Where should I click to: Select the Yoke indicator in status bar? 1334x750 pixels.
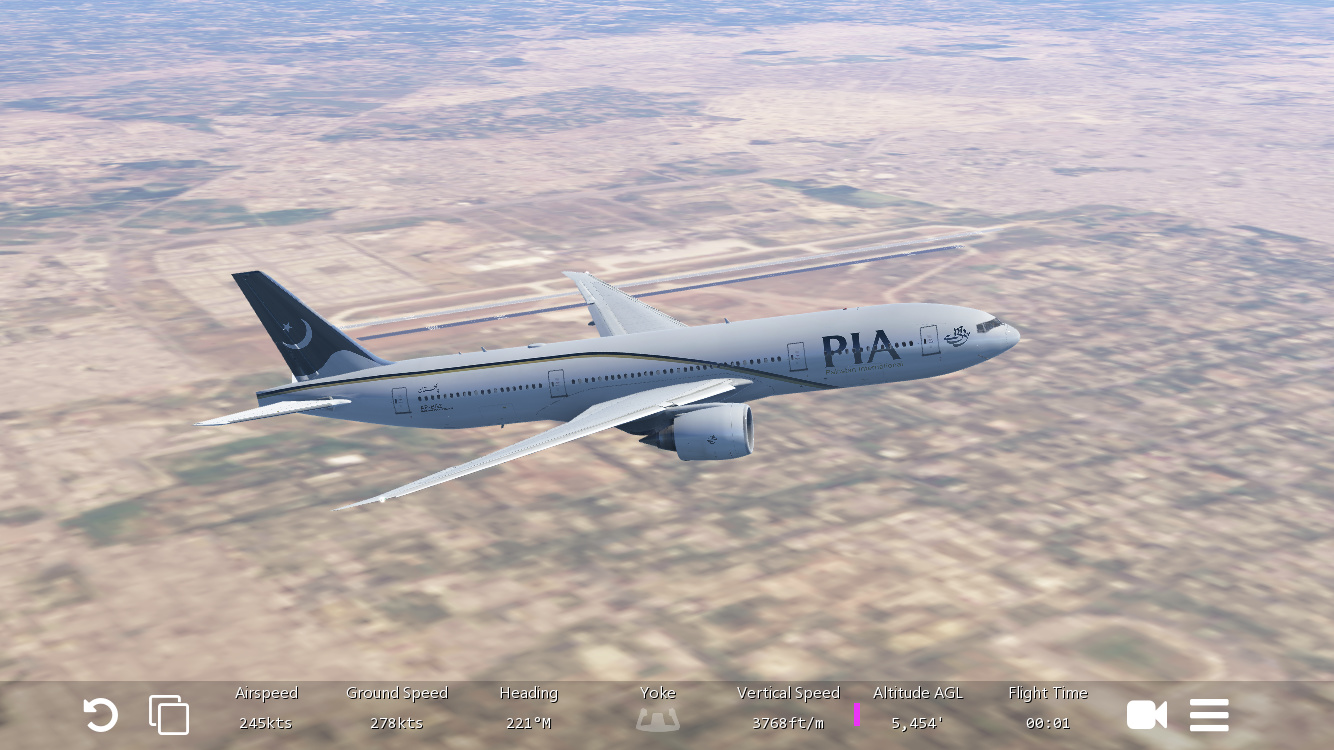658,708
